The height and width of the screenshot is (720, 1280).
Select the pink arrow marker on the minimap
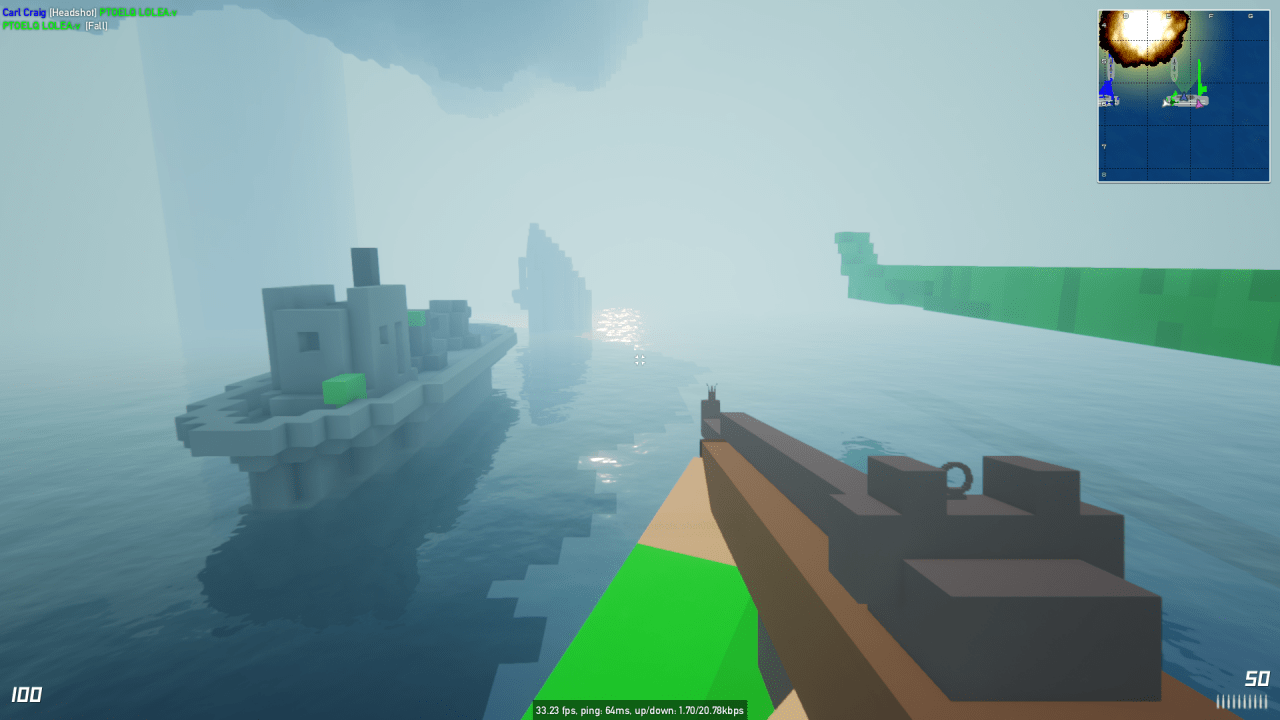coord(1198,103)
